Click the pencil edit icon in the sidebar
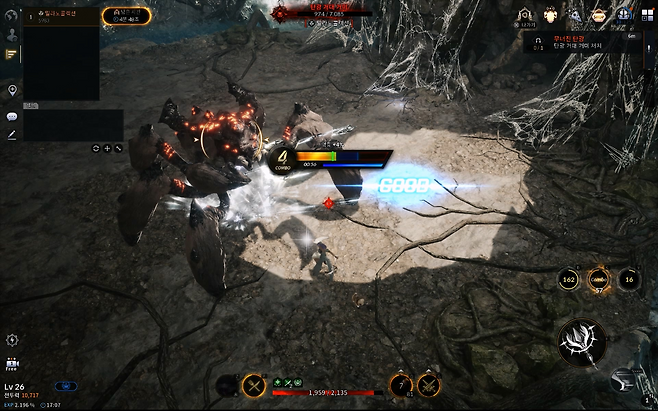The height and width of the screenshot is (411, 658). [12, 134]
